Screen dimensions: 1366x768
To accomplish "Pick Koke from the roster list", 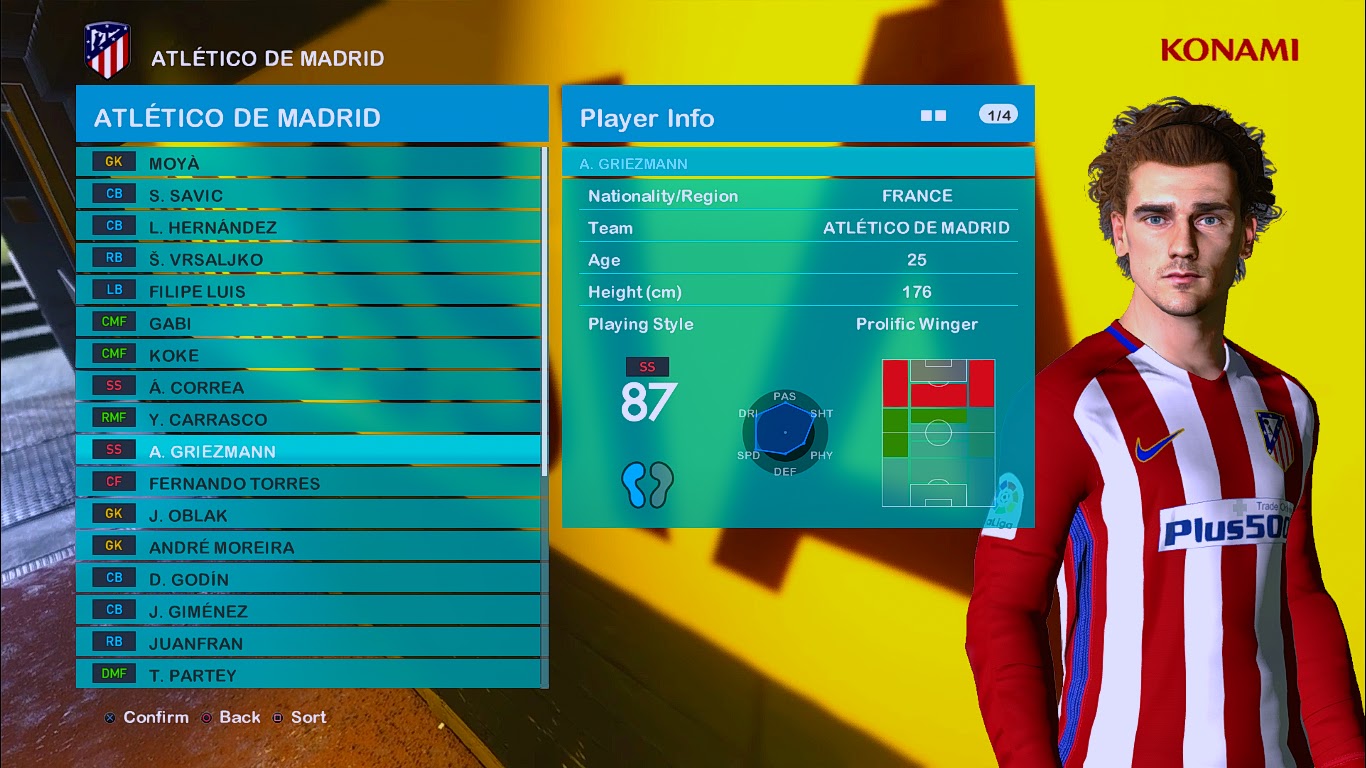I will 308,355.
